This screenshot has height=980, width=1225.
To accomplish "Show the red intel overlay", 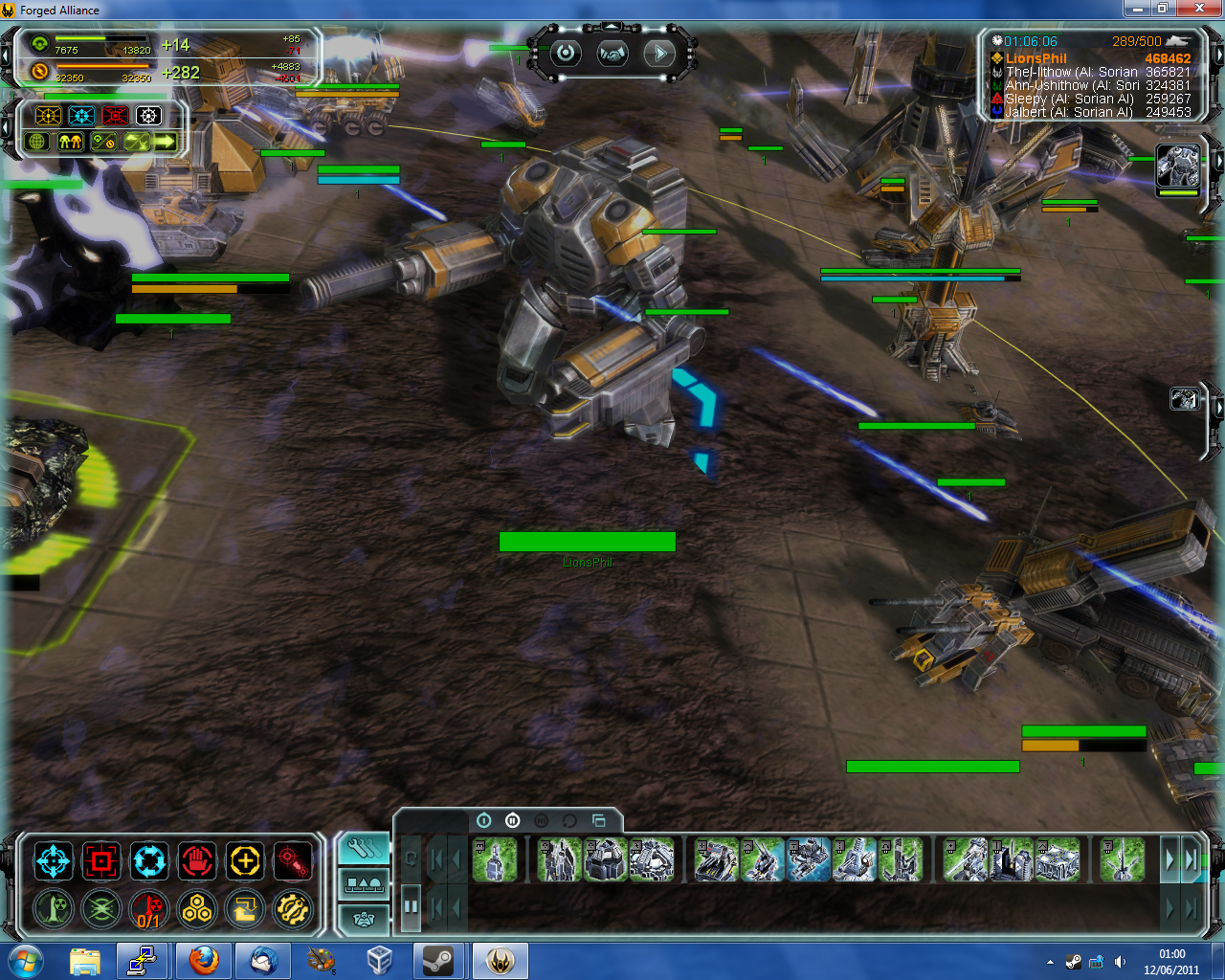I will point(115,116).
